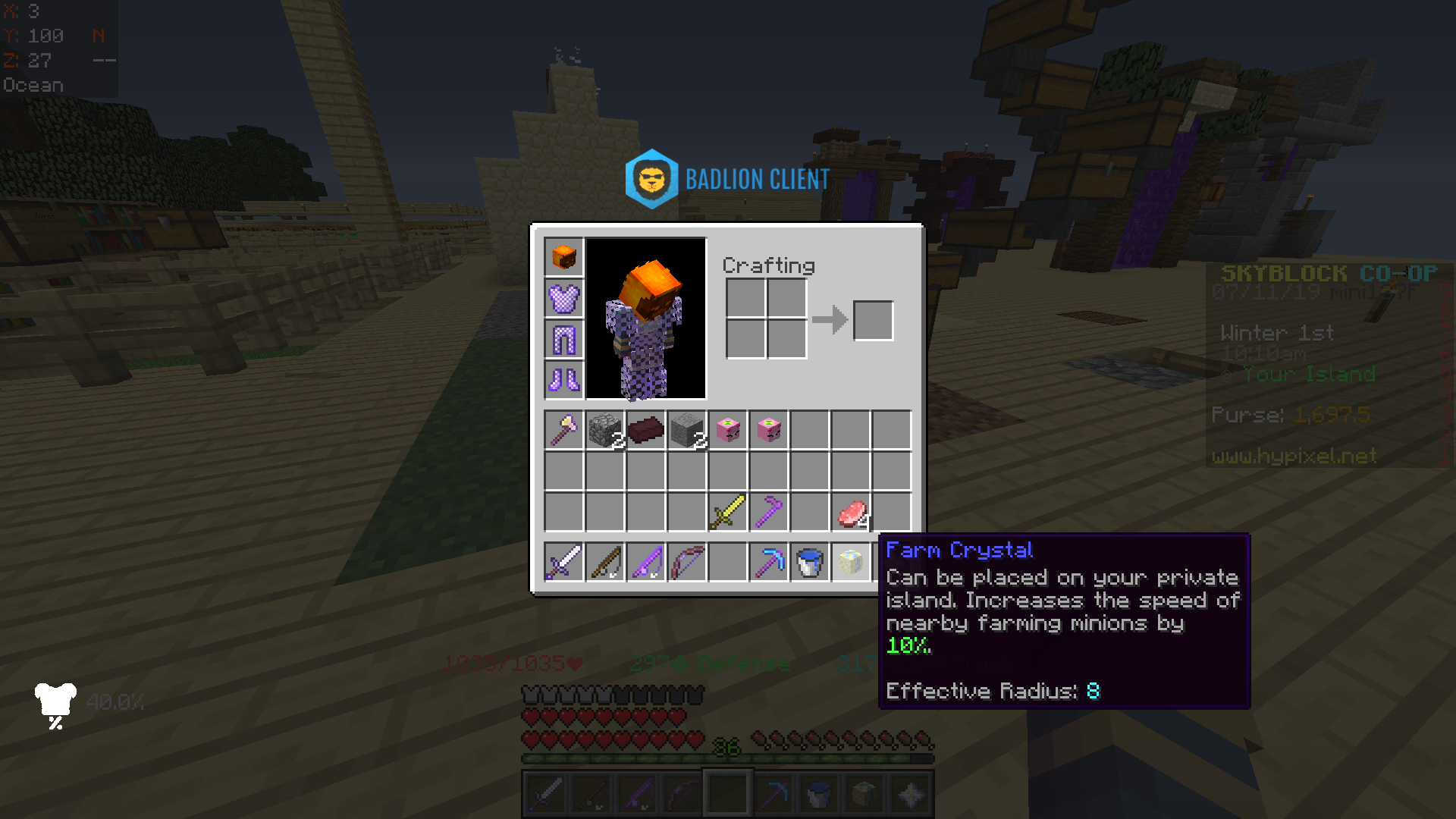Select the enchanted bow in the hotbar
The image size is (1456, 819).
[x=686, y=561]
